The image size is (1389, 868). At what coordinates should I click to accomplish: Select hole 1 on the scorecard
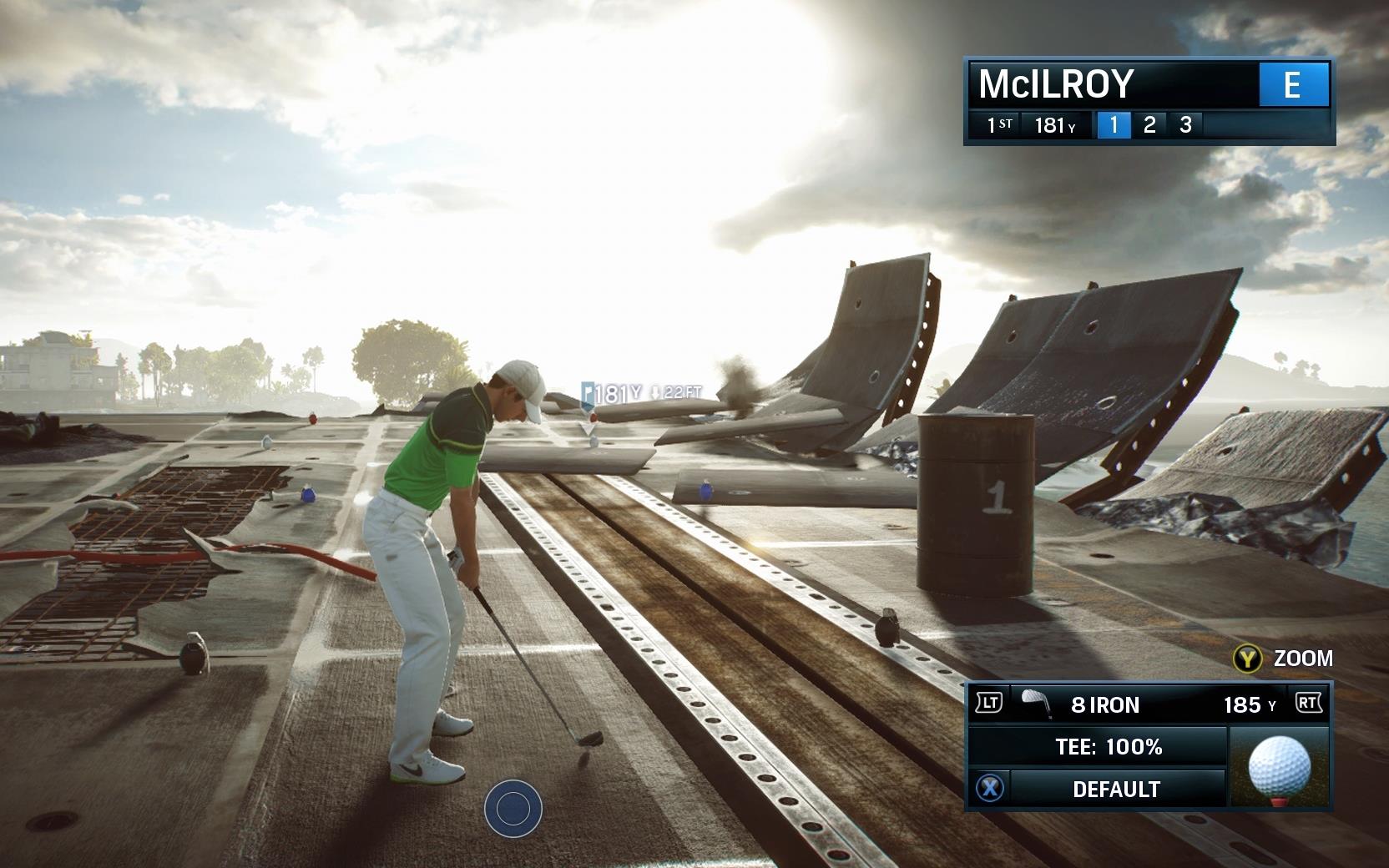point(1113,125)
